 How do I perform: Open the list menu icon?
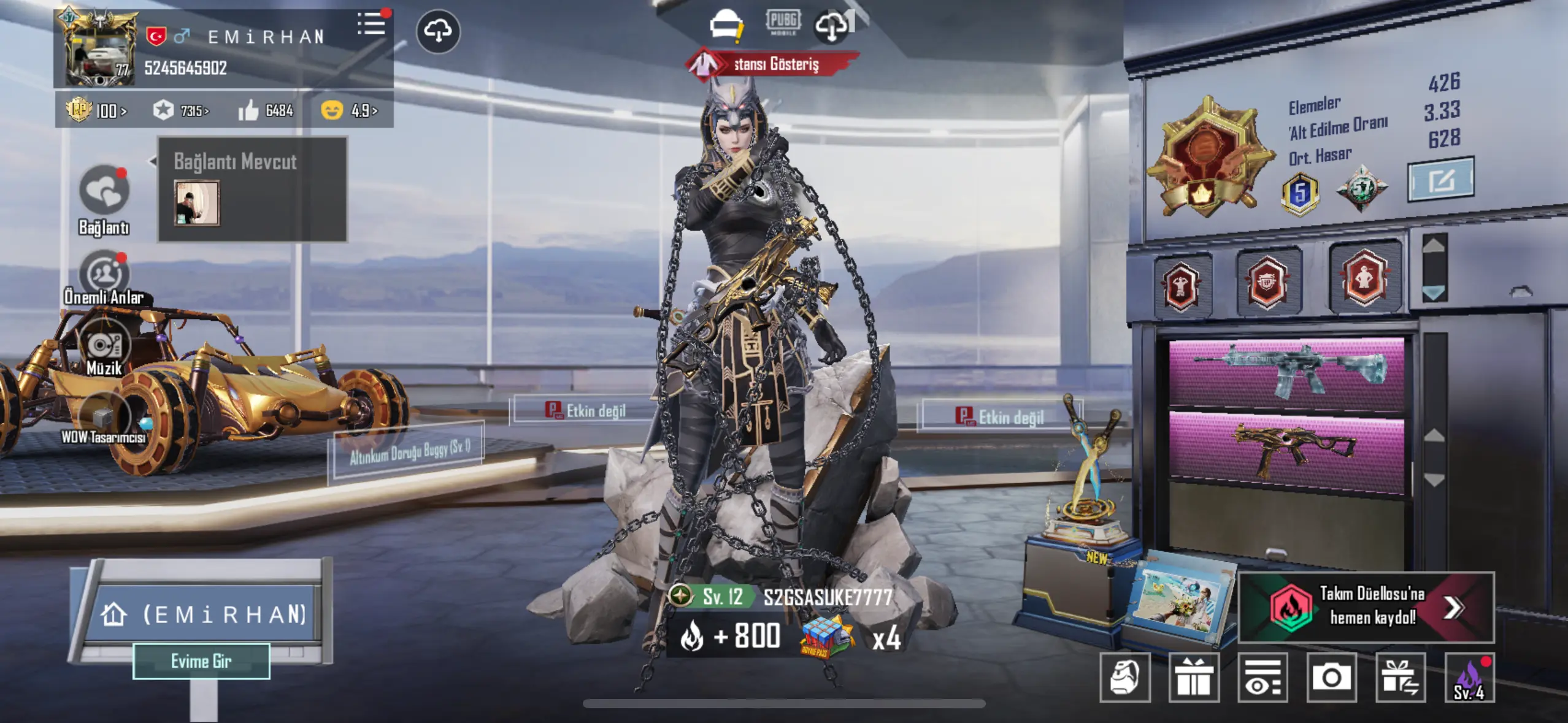click(372, 25)
